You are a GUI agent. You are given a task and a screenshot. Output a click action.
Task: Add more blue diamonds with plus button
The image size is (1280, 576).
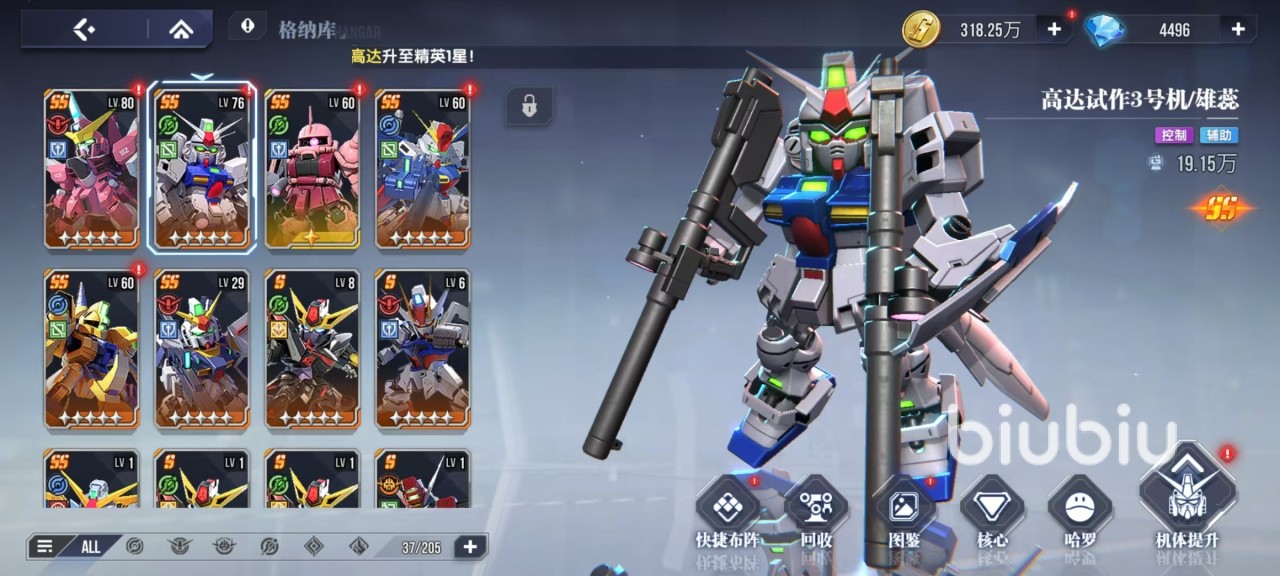point(1238,29)
